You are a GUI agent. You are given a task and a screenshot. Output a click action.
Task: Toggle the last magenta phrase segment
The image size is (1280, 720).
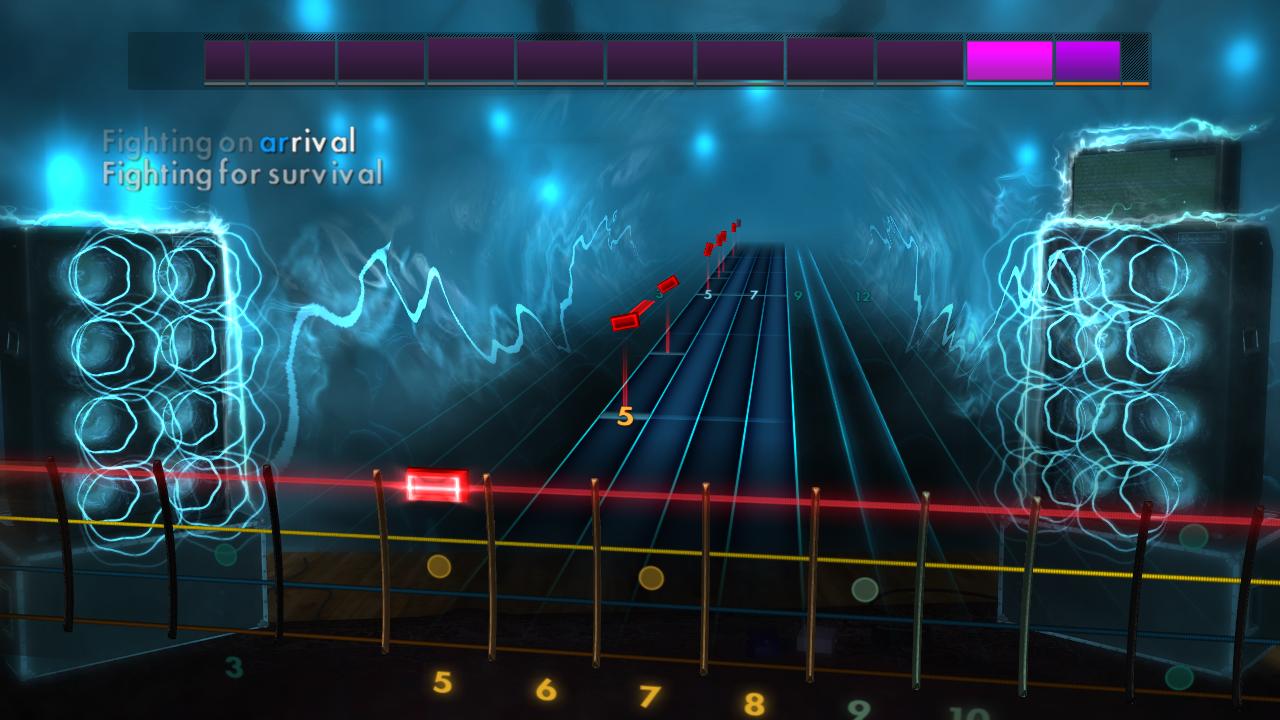pyautogui.click(x=1090, y=60)
